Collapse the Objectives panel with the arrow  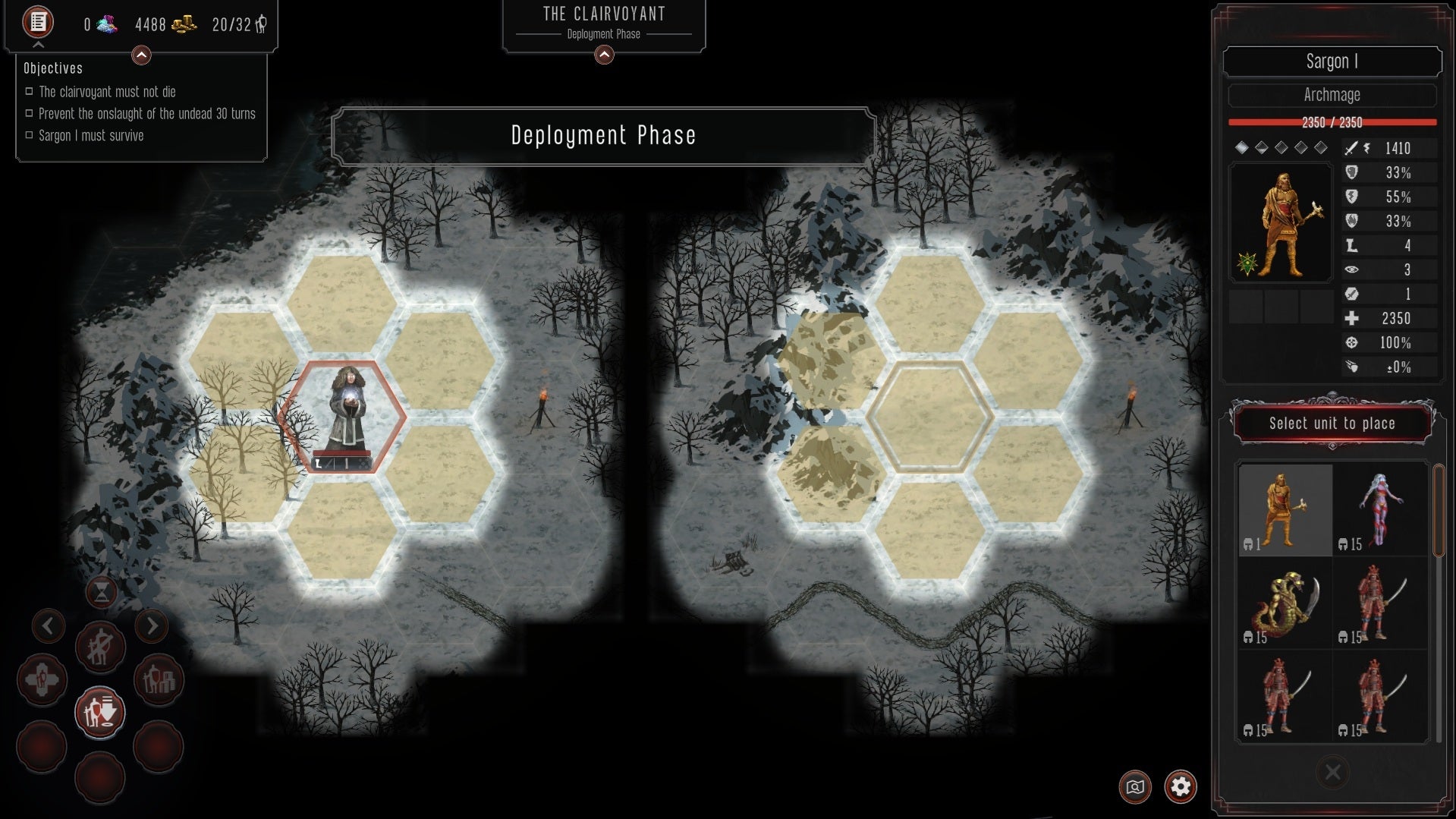(140, 54)
